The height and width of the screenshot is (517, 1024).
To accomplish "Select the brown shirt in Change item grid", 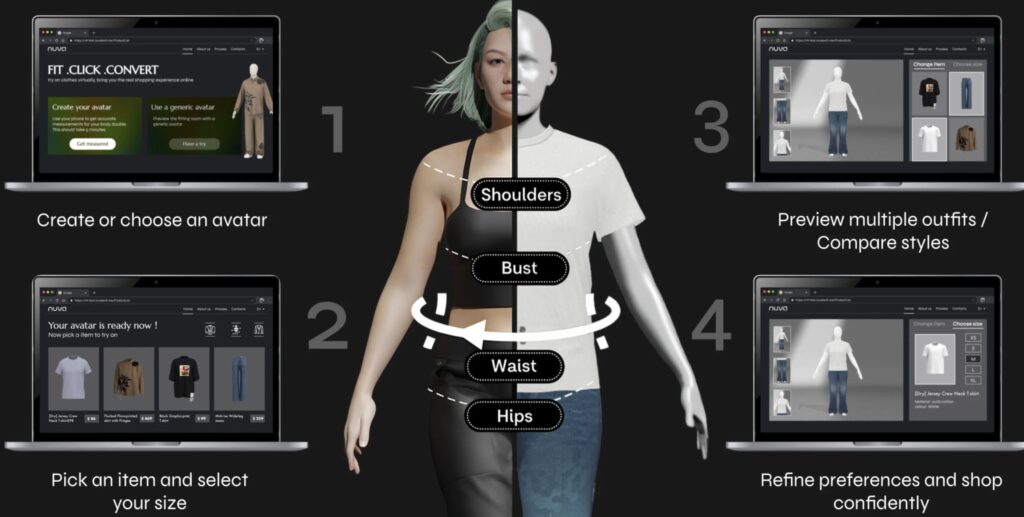I will pyautogui.click(x=966, y=139).
